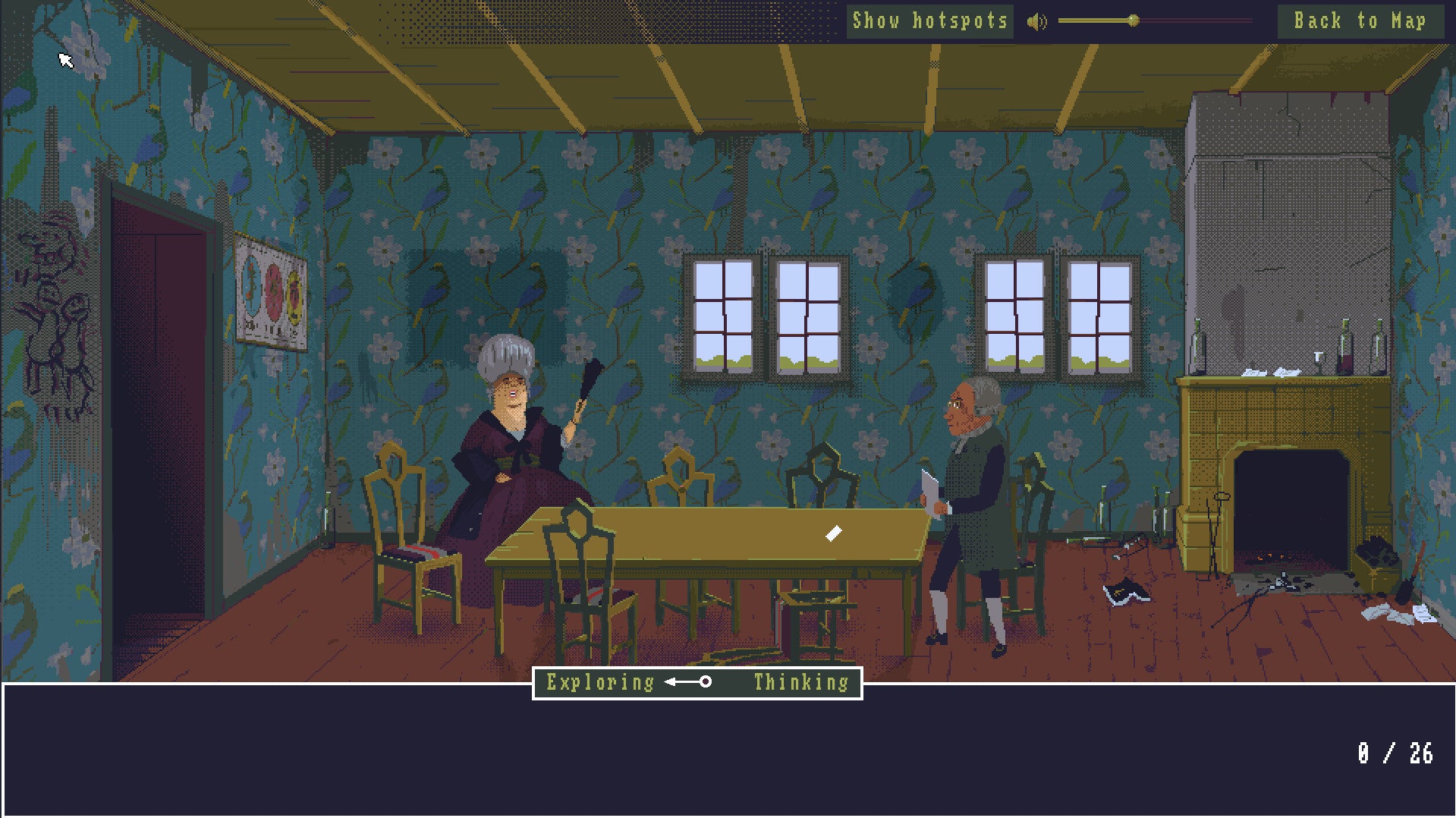
Task: Mute sound via the speaker icon
Action: 1036,22
